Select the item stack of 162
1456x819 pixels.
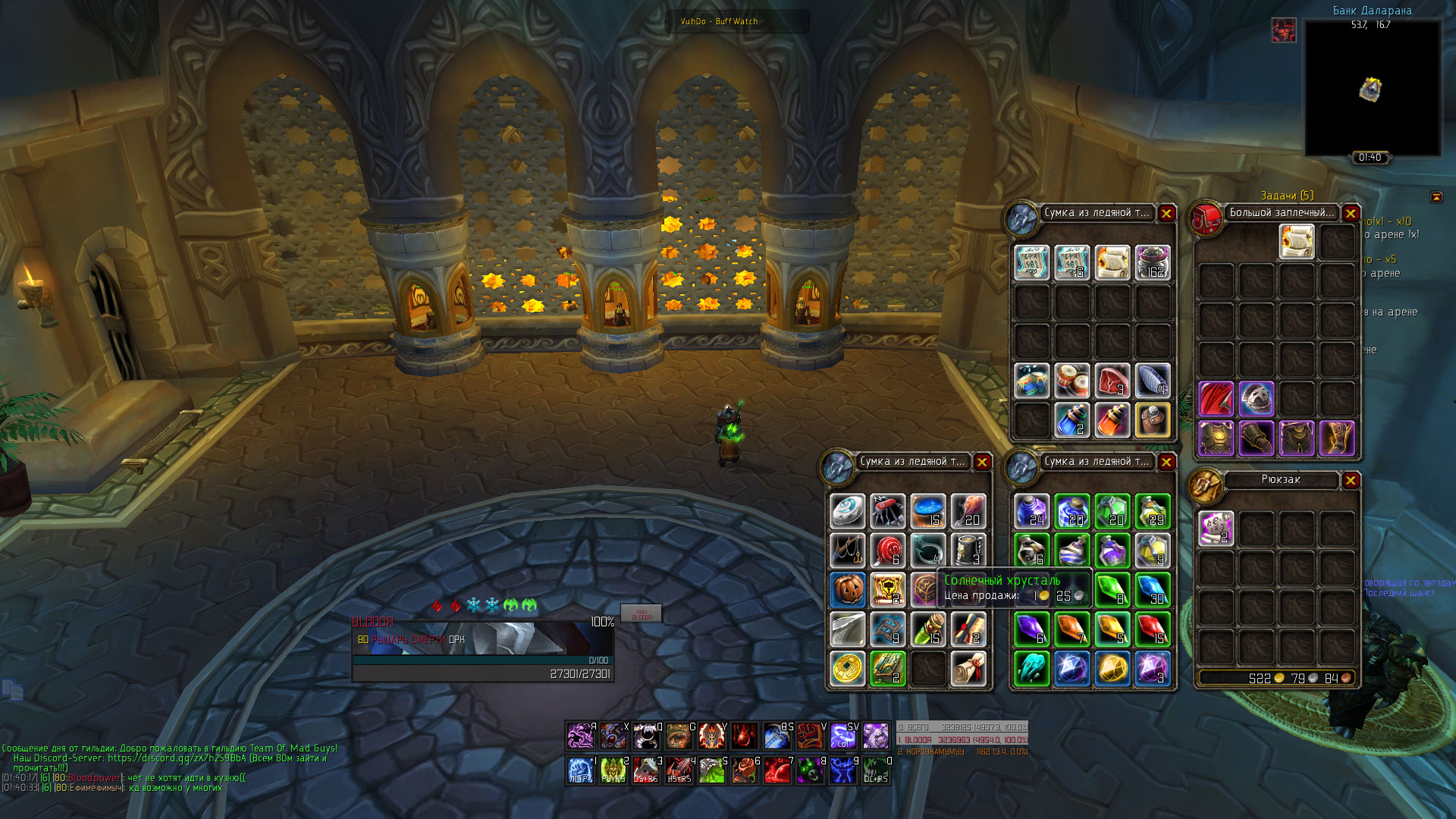1152,262
